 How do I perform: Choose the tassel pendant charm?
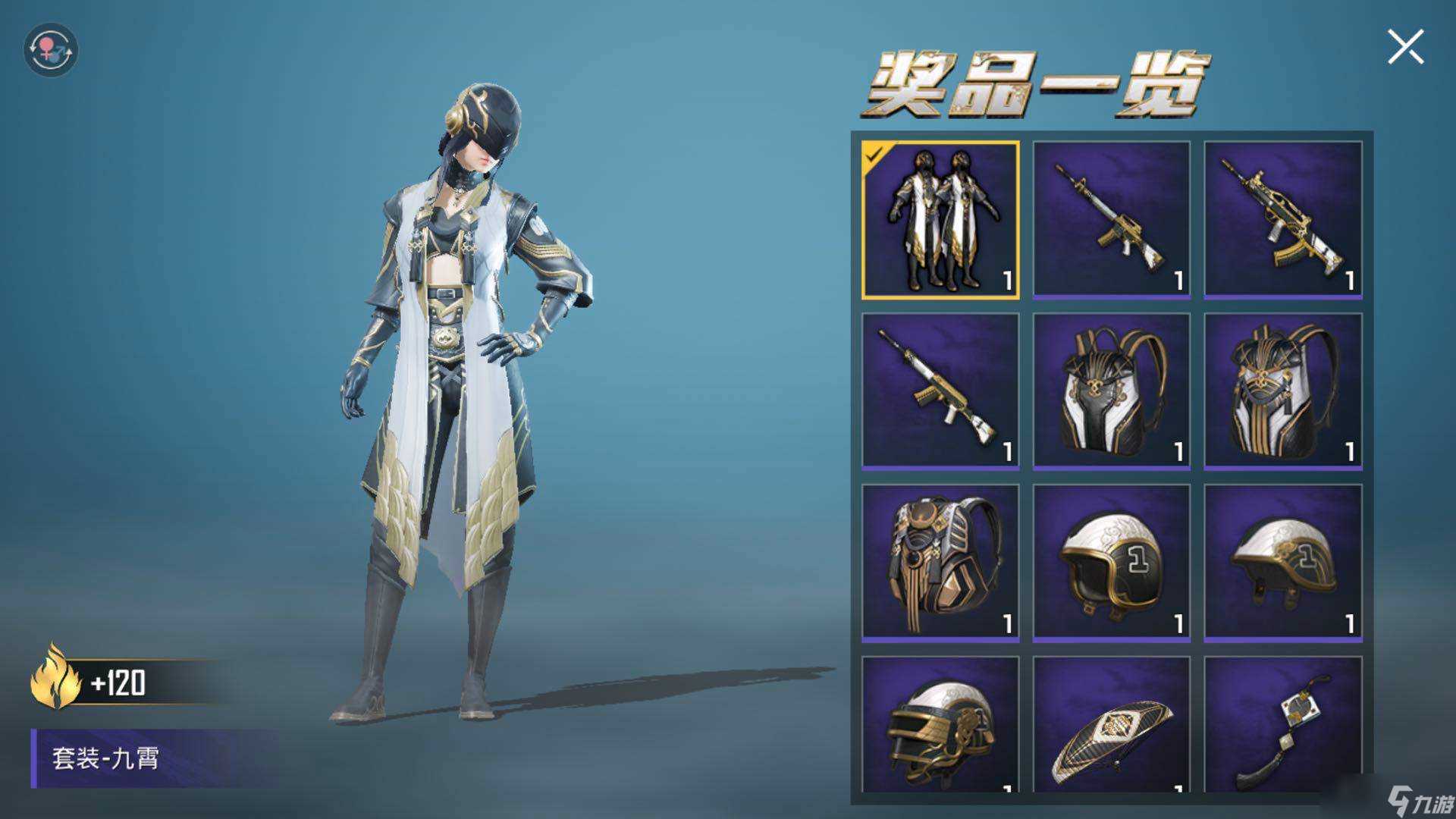point(1282,728)
